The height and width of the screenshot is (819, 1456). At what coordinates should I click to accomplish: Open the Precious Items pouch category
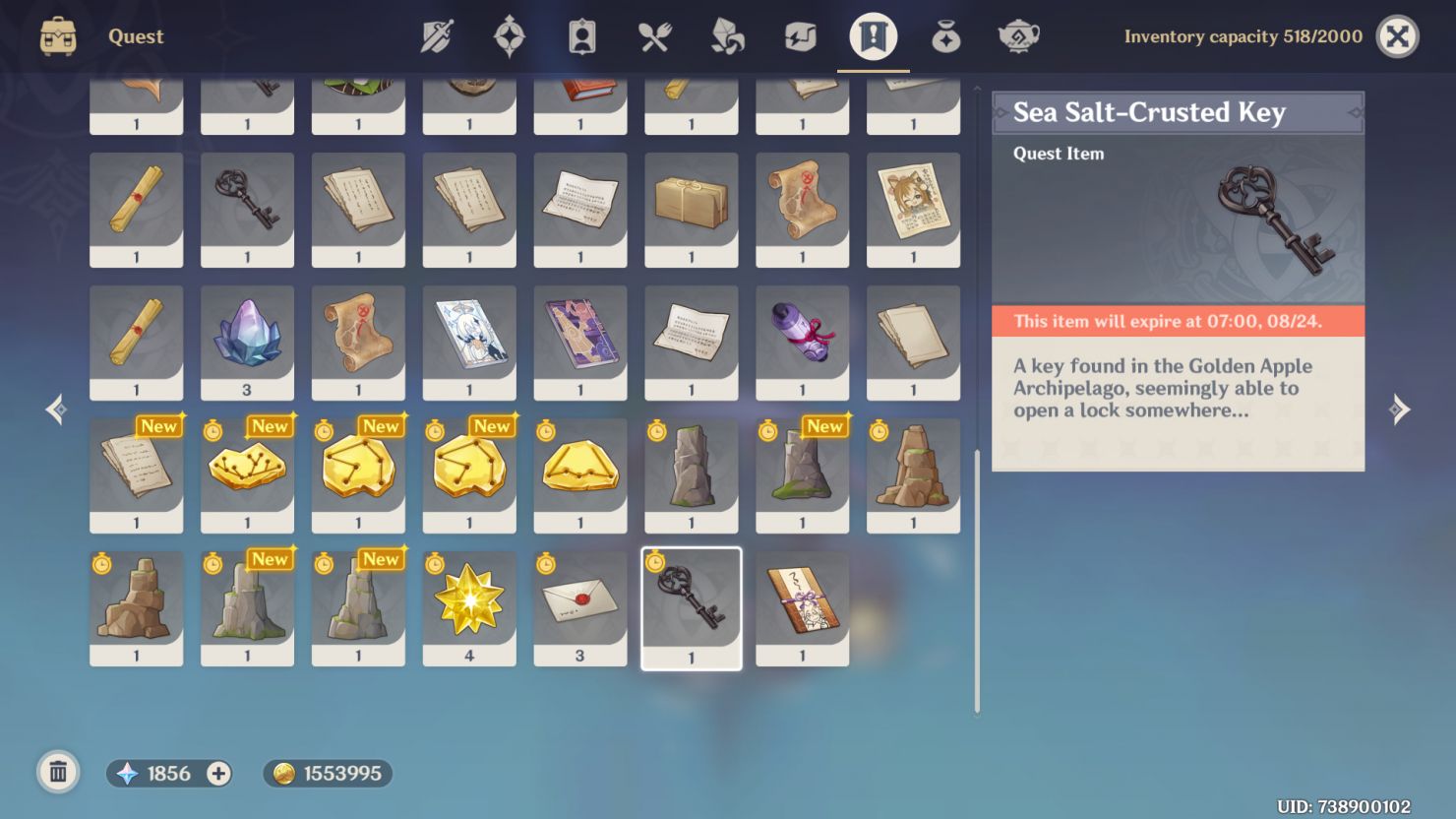[x=944, y=36]
